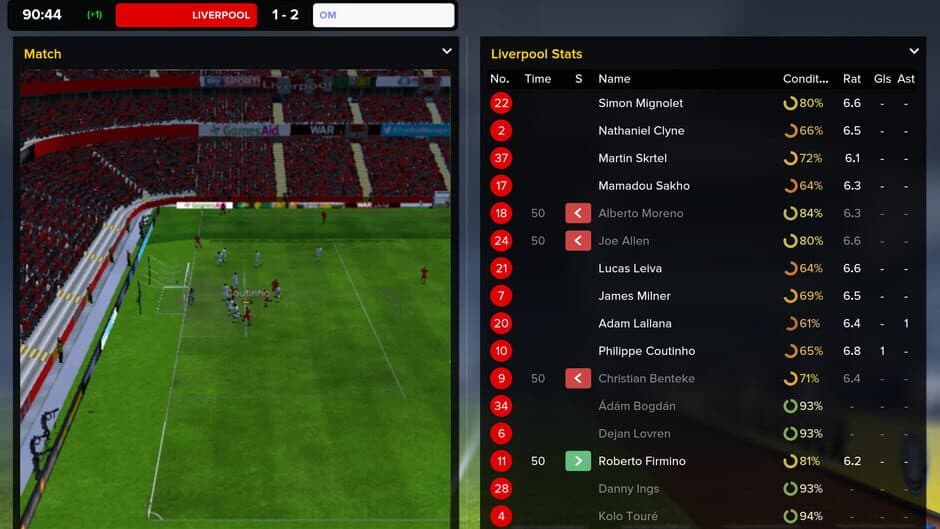
Task: Choose Dejan Lovren from the bench
Action: click(634, 433)
